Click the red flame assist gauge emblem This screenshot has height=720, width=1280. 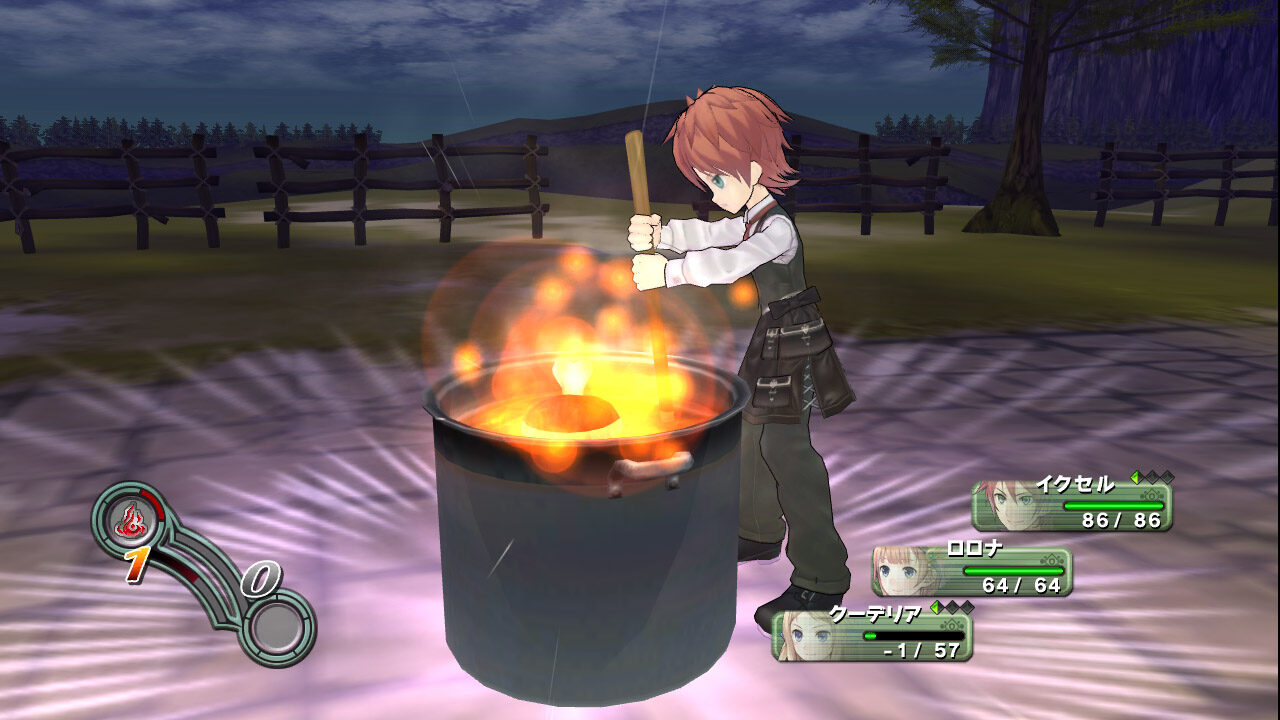[x=130, y=519]
